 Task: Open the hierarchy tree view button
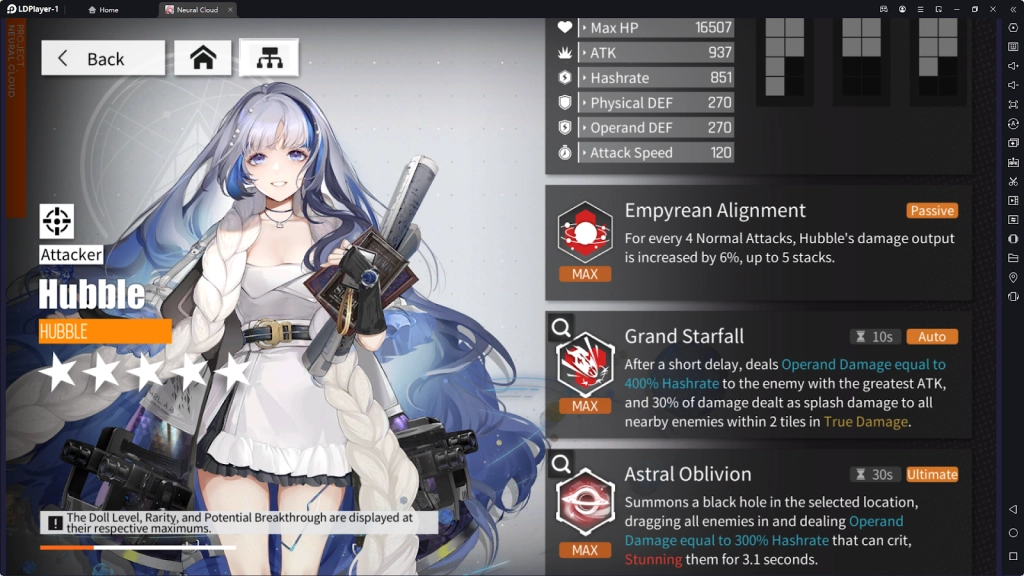point(268,58)
